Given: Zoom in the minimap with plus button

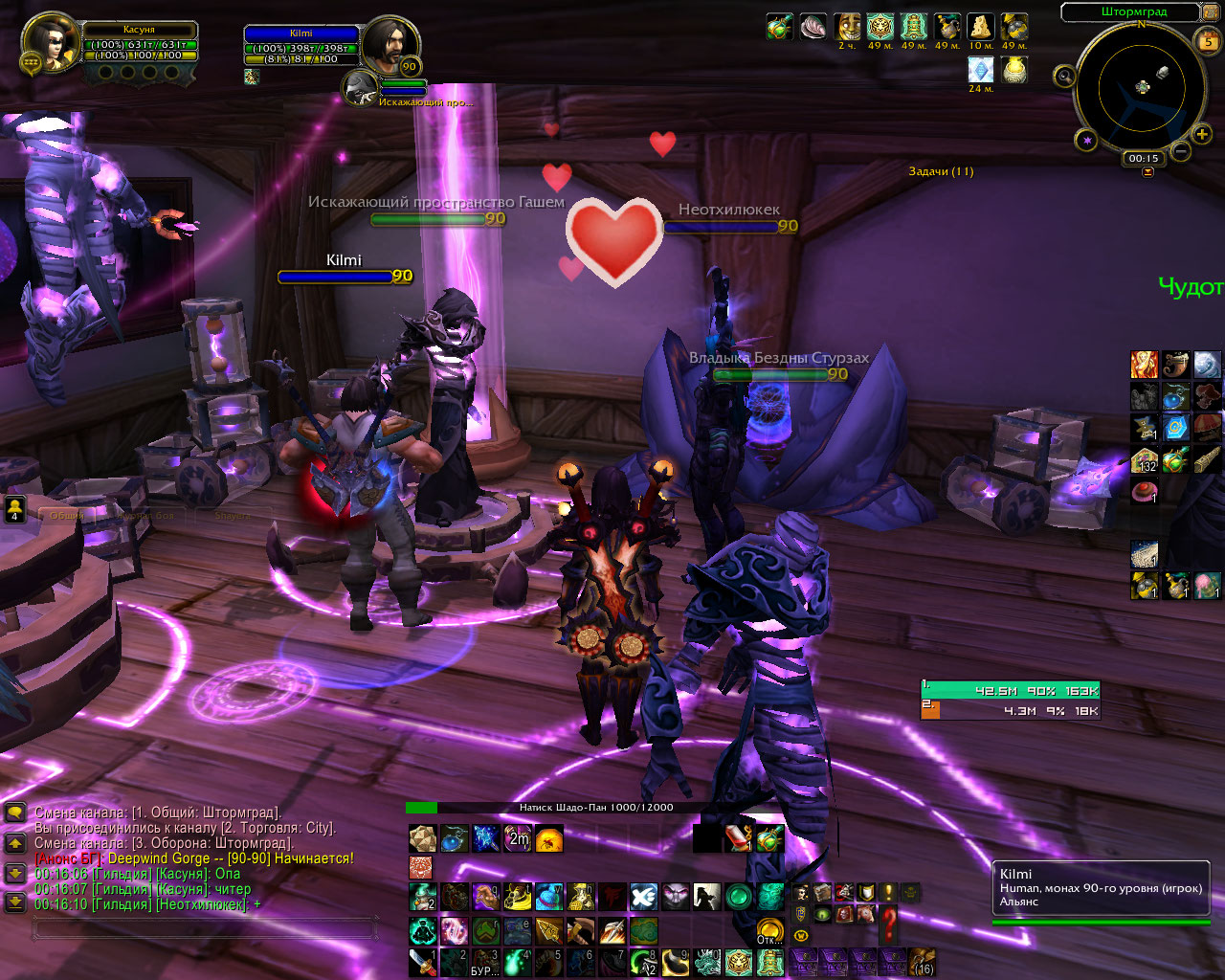Looking at the screenshot, I should (x=1202, y=135).
